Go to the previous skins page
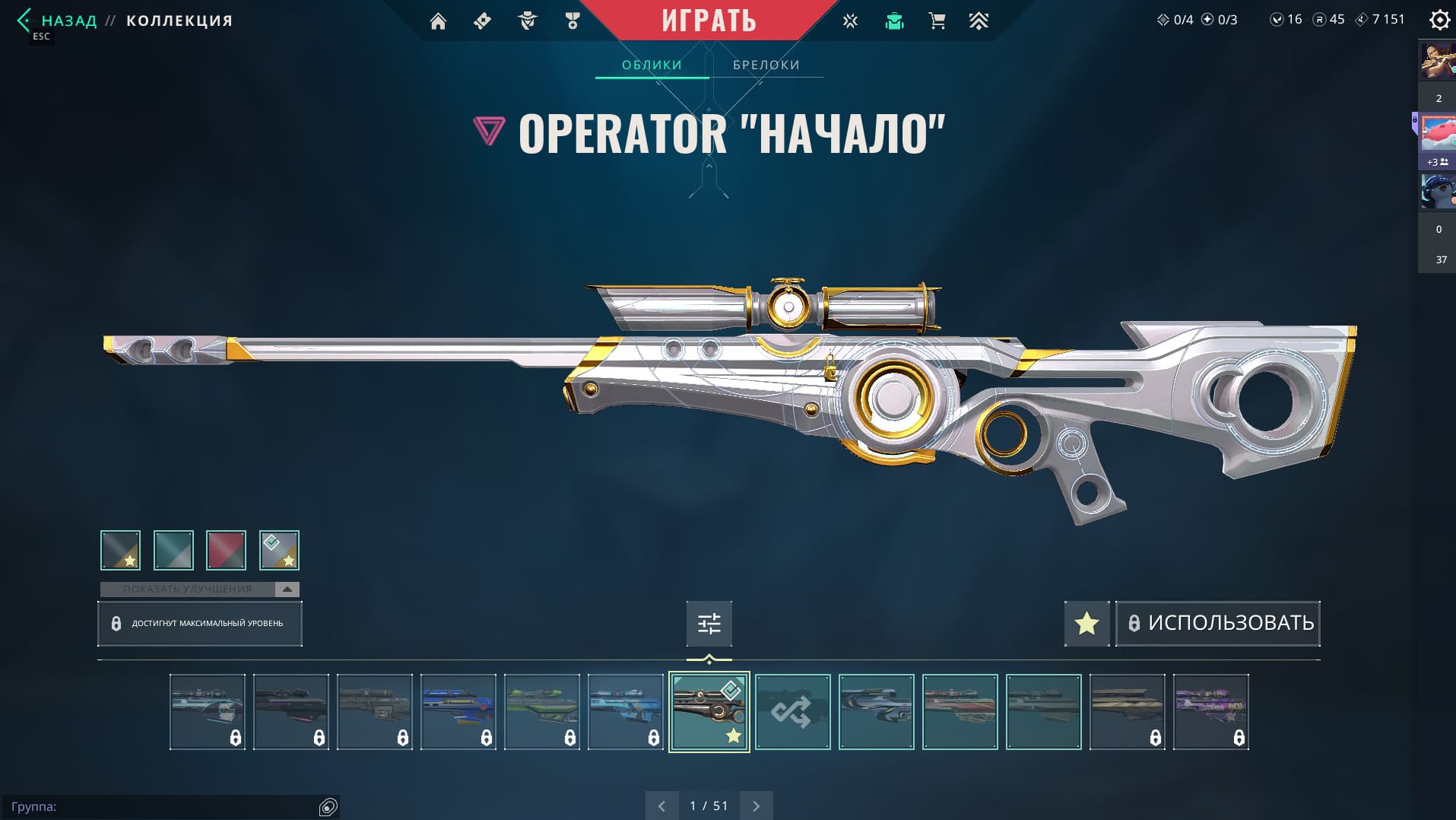The height and width of the screenshot is (820, 1456). [x=661, y=806]
